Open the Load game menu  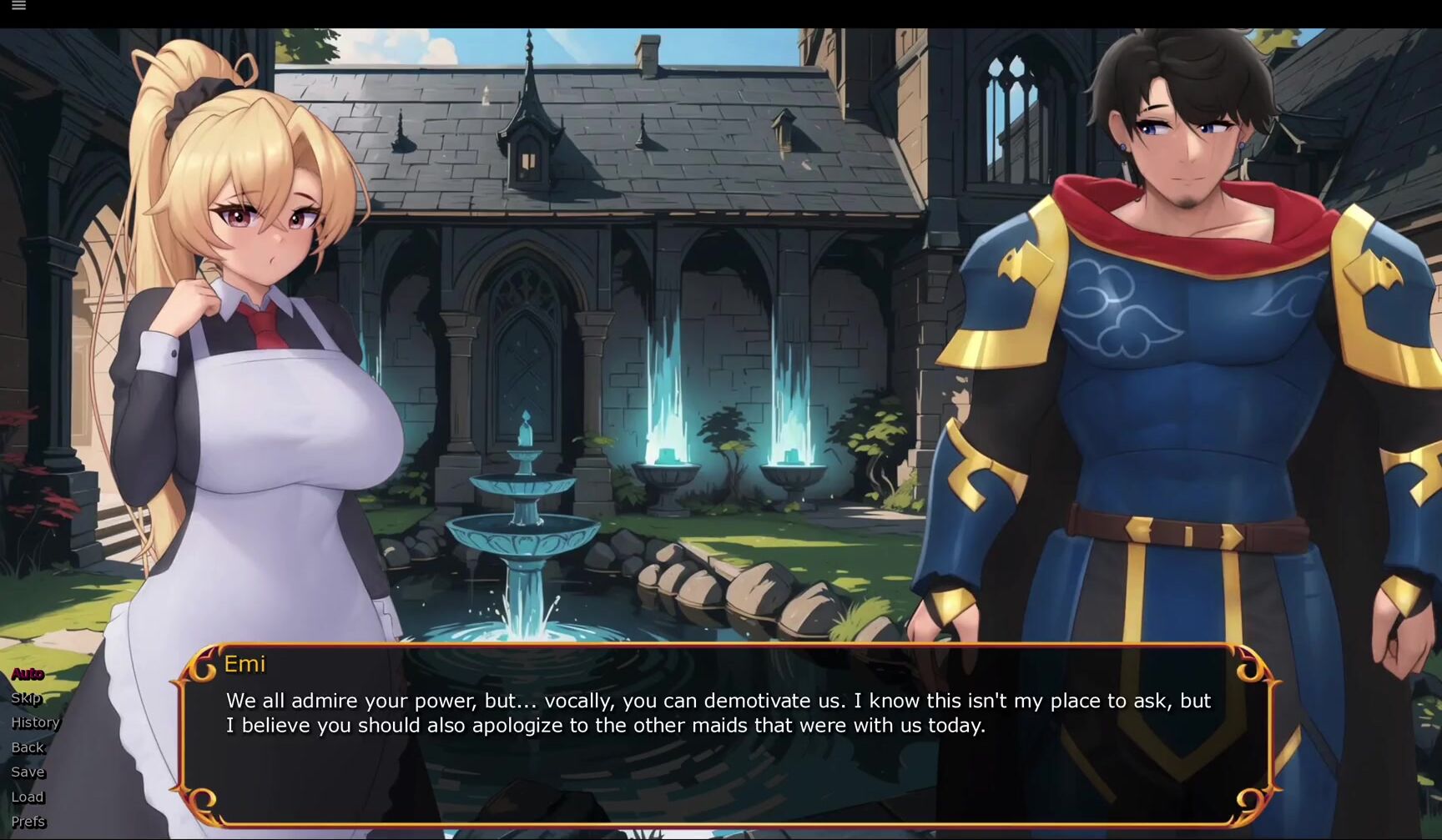28,797
